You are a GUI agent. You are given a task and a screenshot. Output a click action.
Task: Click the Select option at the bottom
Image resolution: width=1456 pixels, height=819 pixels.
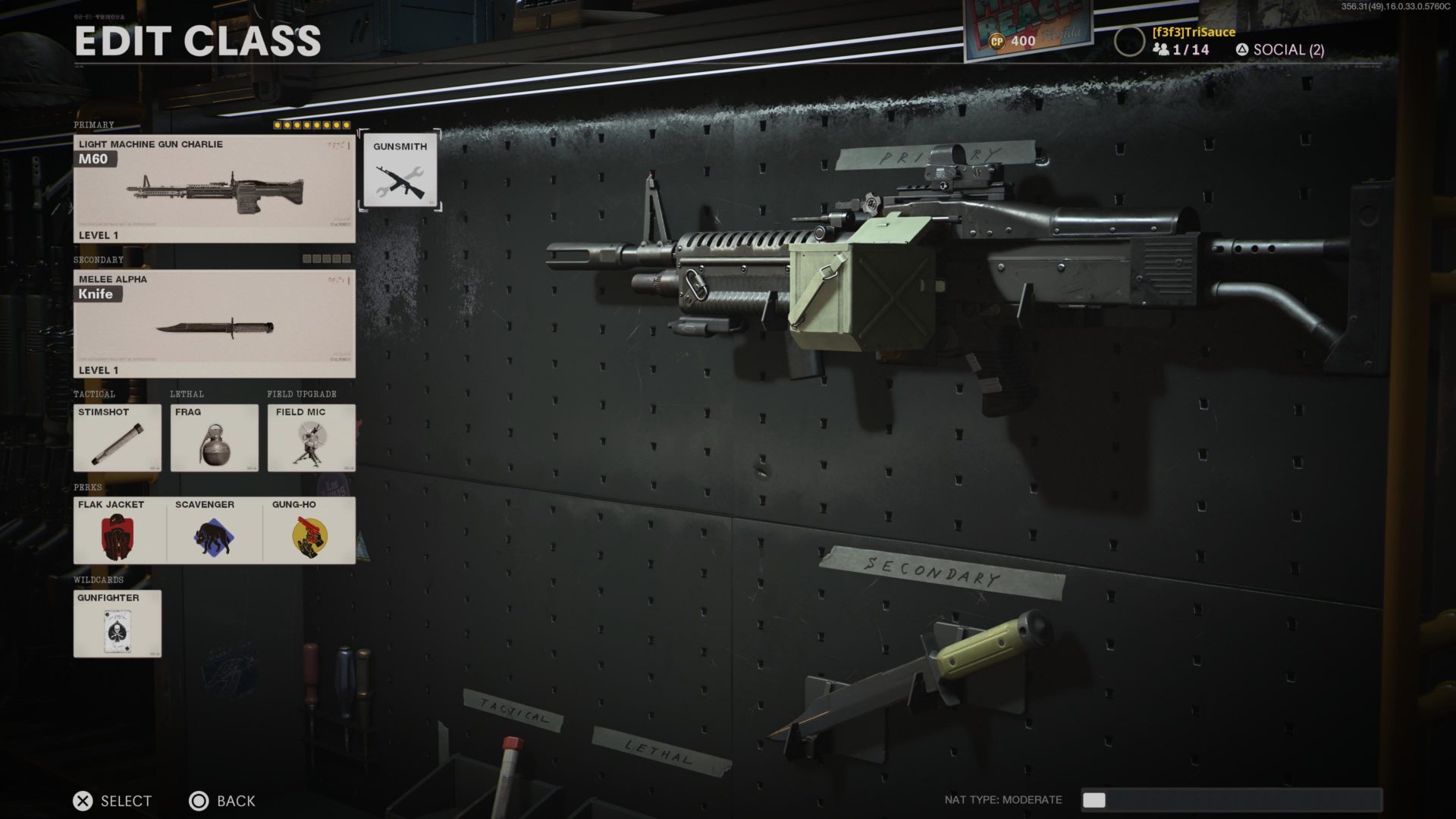click(111, 801)
